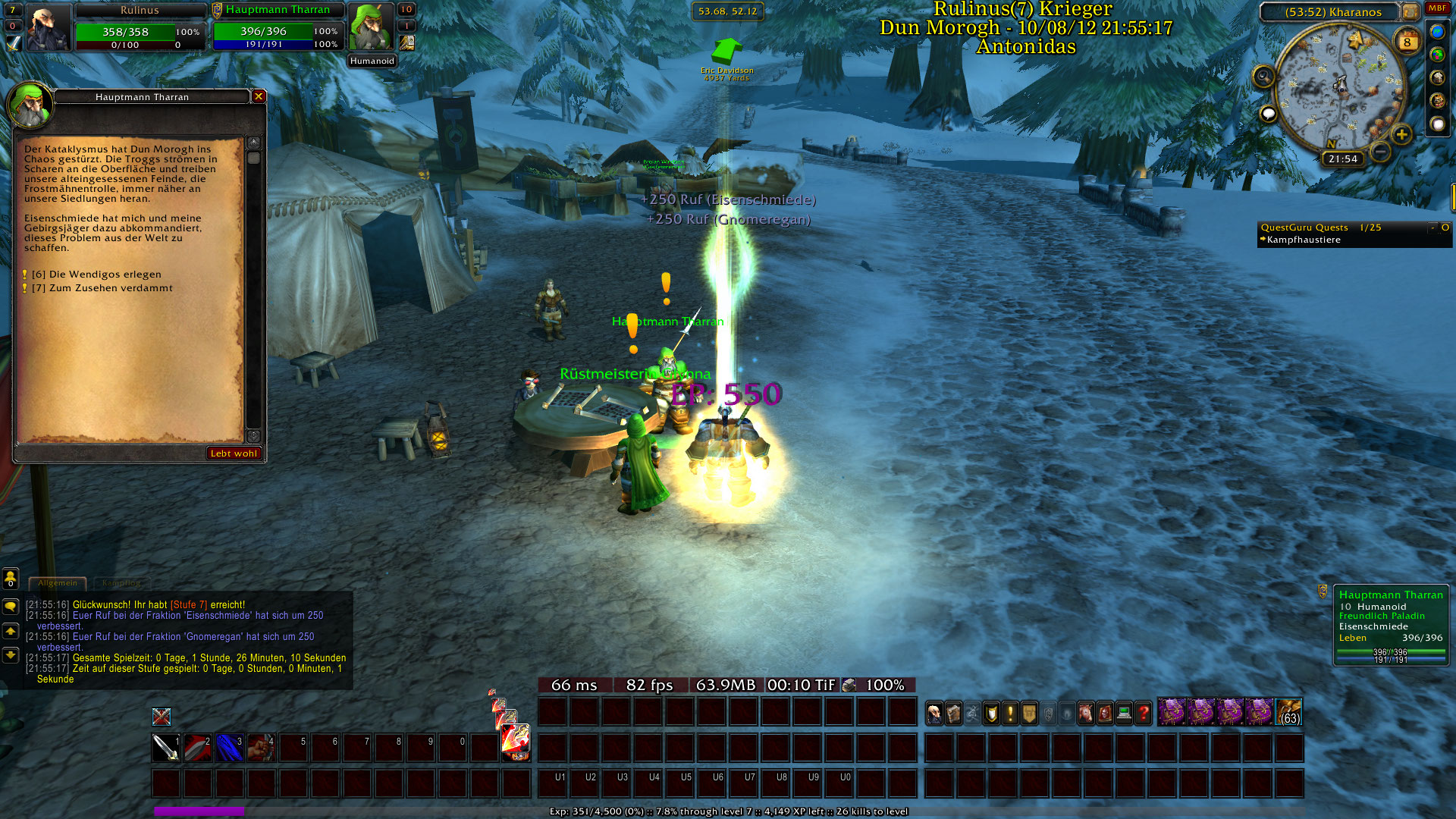Click the 'Lebt wohl' goodbye button
Image resolution: width=1456 pixels, height=819 pixels.
234,453
